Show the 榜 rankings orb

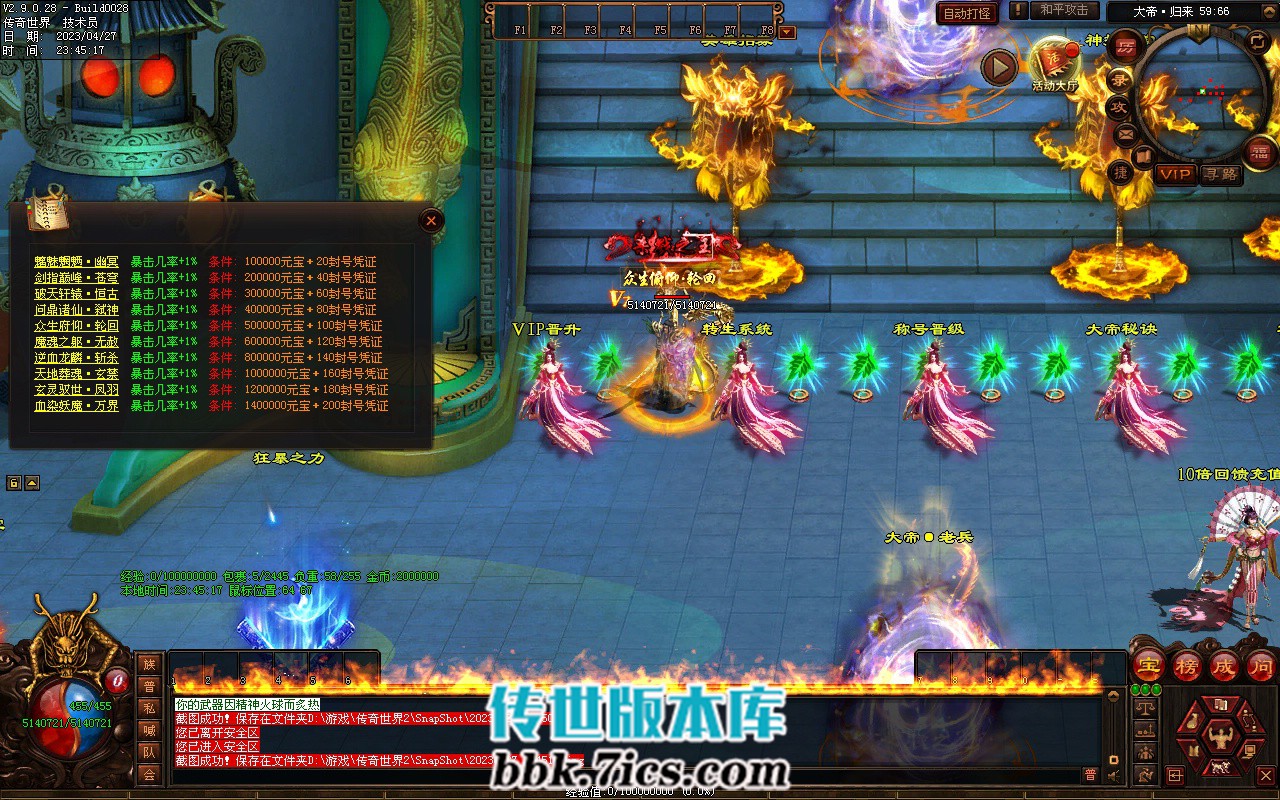[1187, 666]
